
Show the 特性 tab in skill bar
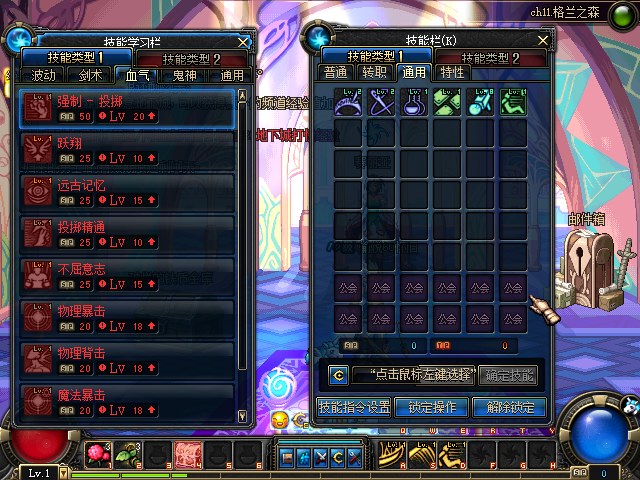452,72
